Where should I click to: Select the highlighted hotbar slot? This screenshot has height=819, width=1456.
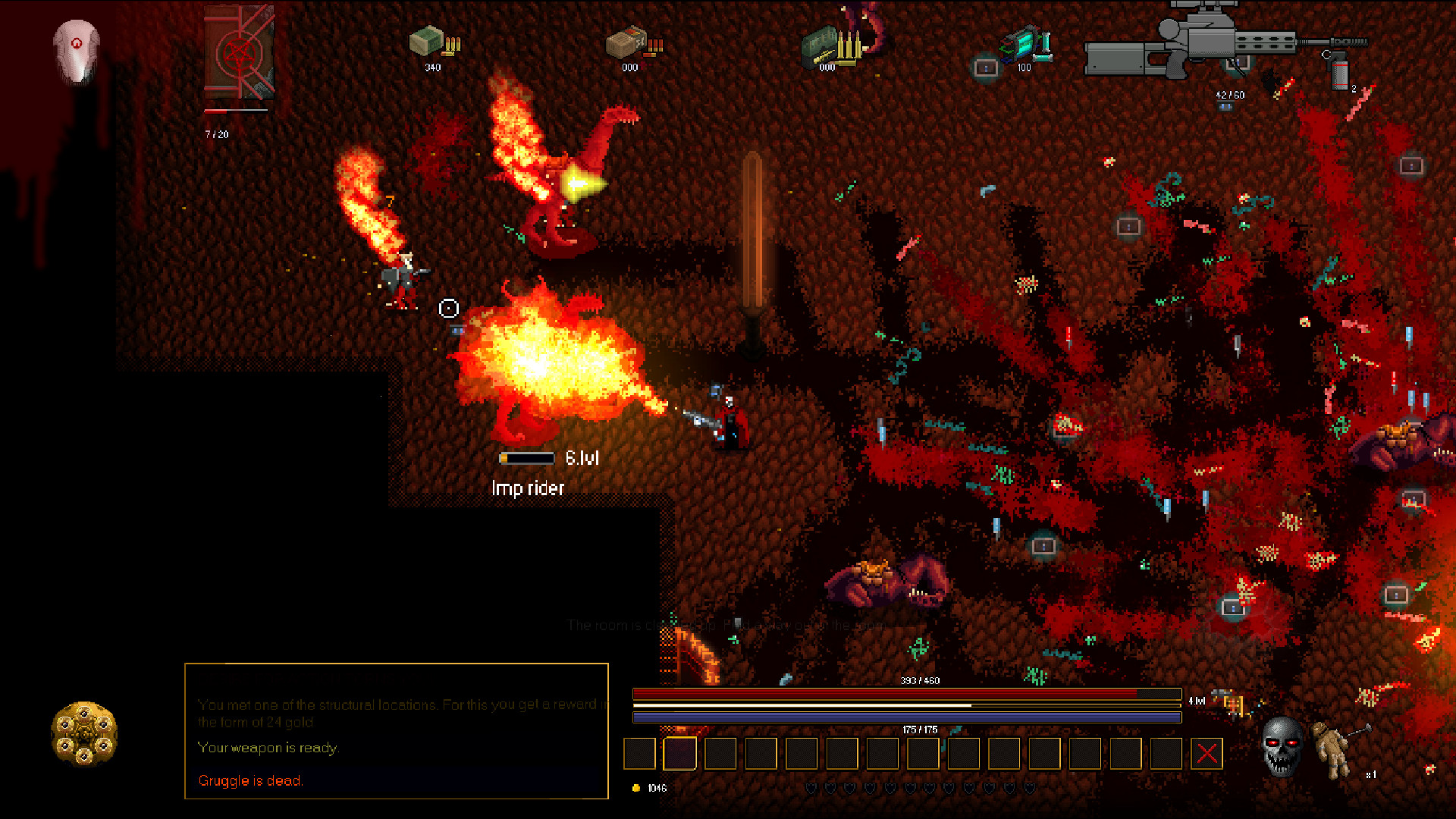(x=679, y=753)
